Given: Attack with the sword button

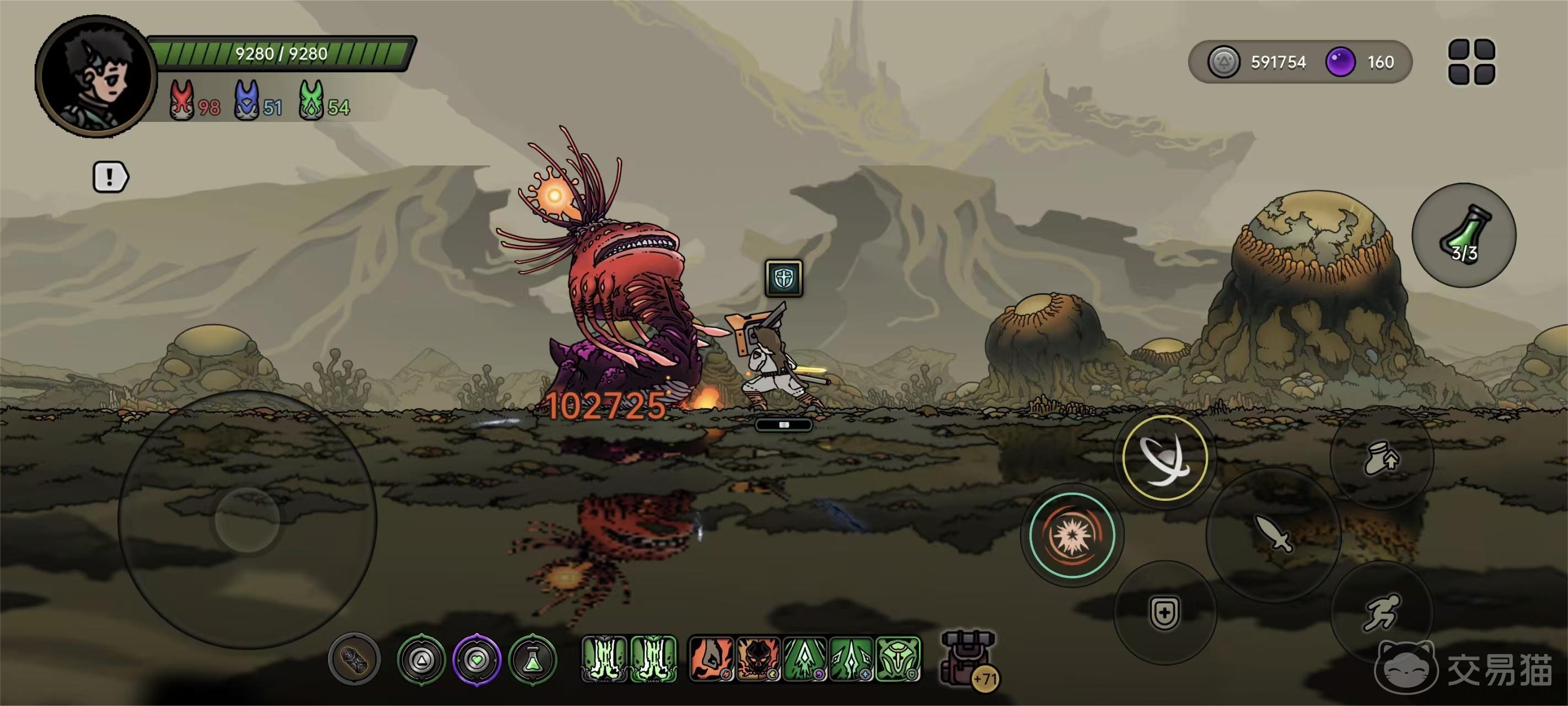Looking at the screenshot, I should click(x=1274, y=533).
